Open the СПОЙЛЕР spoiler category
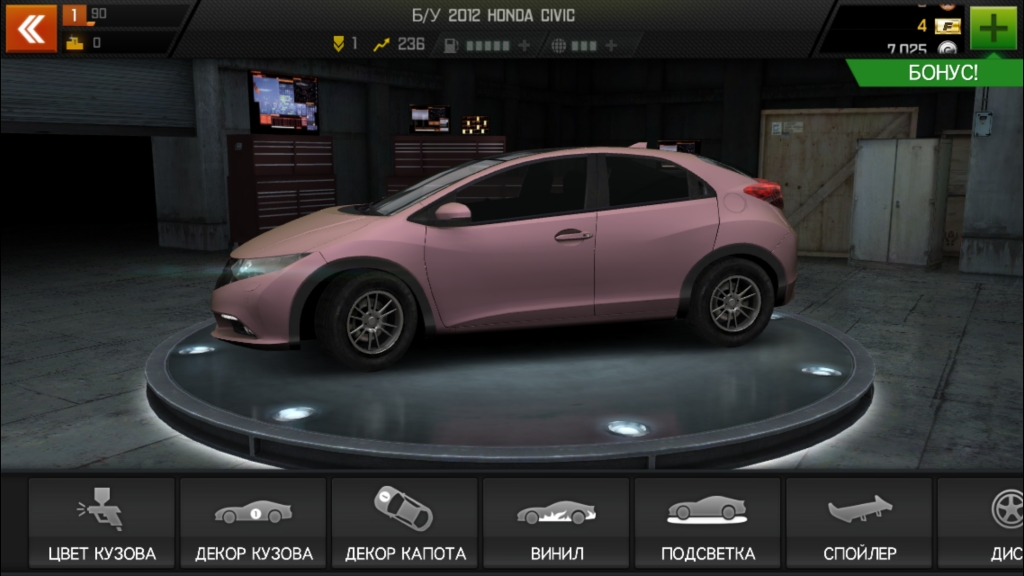 click(x=859, y=523)
